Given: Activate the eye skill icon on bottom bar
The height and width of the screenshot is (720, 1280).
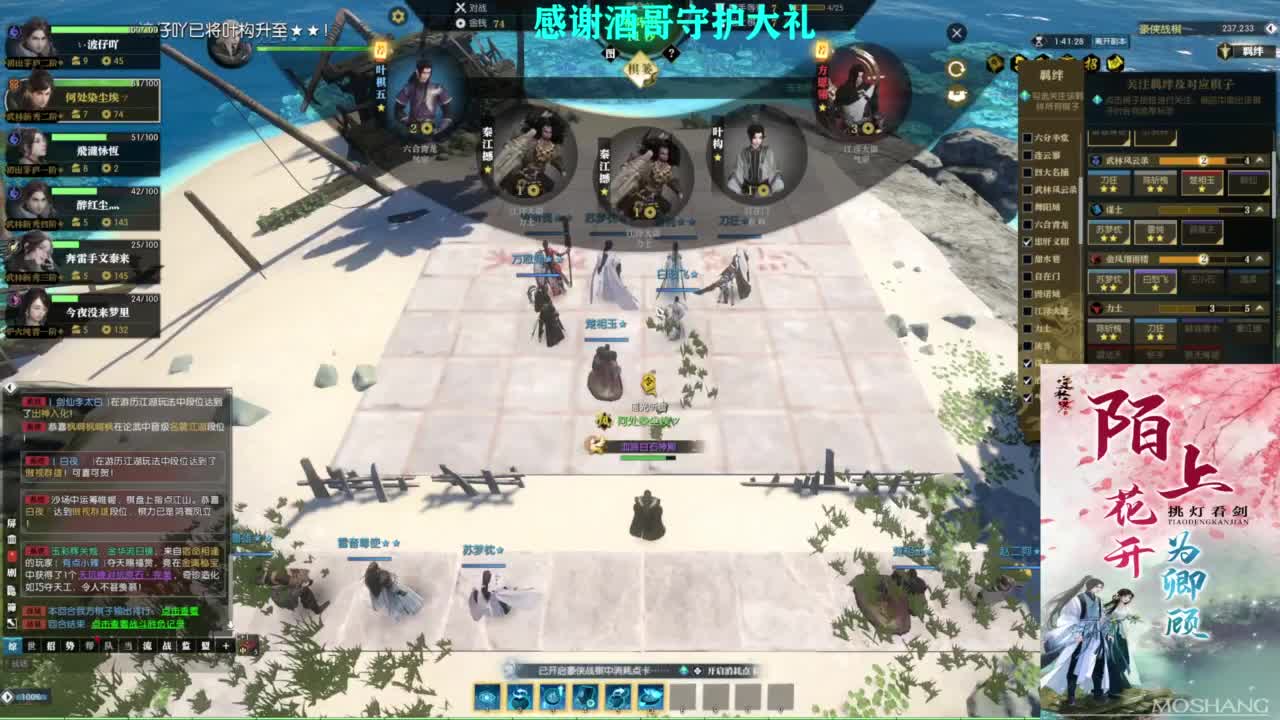Looking at the screenshot, I should click(488, 696).
